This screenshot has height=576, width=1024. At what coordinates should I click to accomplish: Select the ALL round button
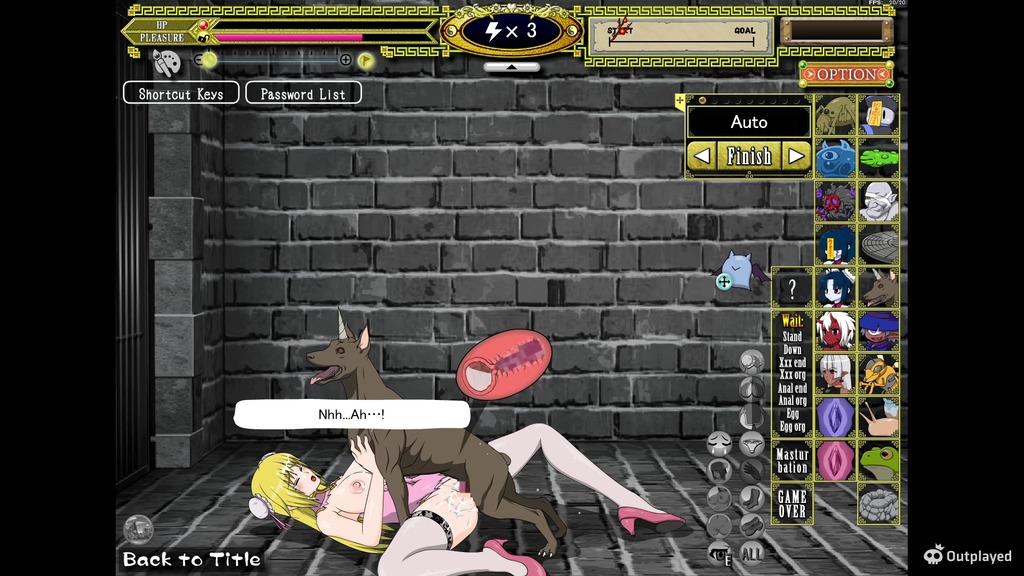click(x=752, y=552)
